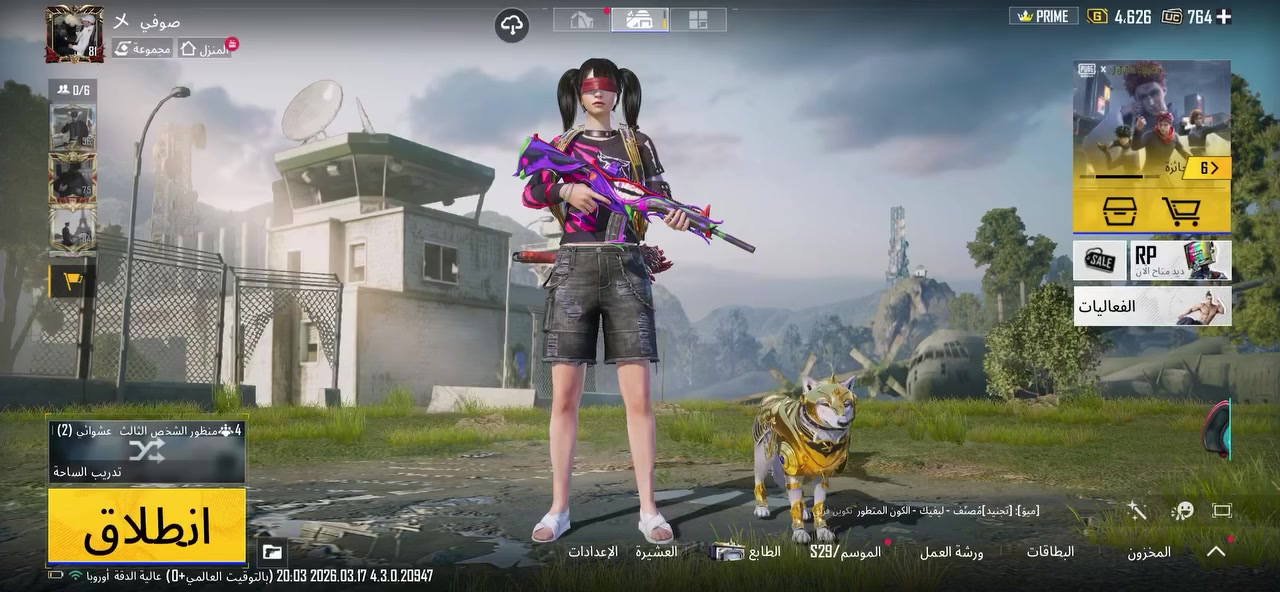Open المخزون inventory menu

[1149, 552]
